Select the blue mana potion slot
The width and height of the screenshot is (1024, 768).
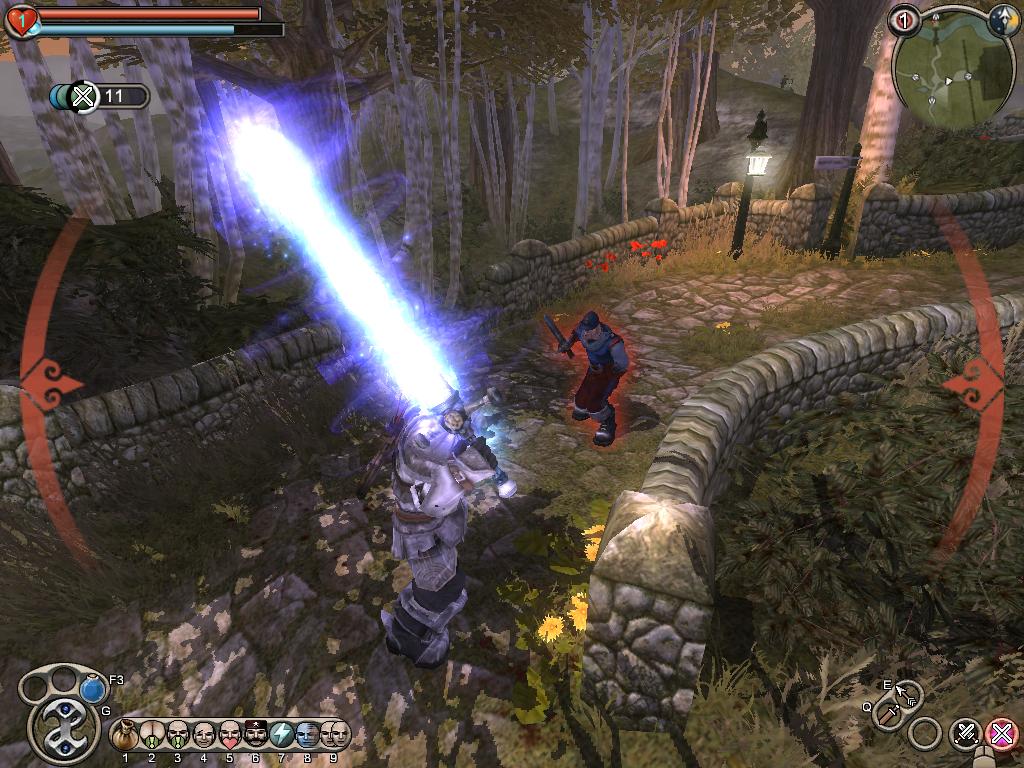coord(93,689)
